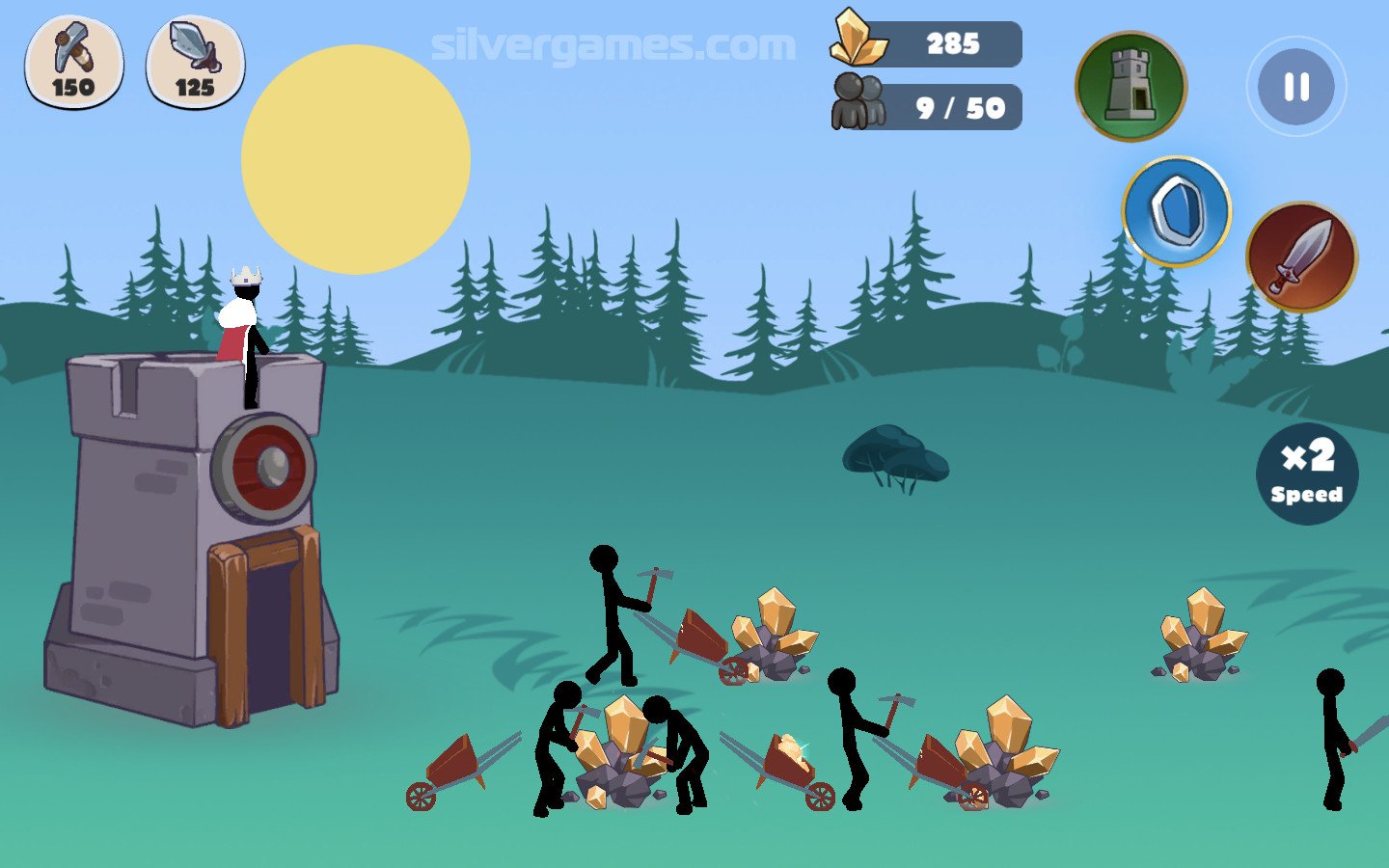Screen dimensions: 1389x868
Task: Order units to retreat to the tower
Action: tap(1130, 86)
